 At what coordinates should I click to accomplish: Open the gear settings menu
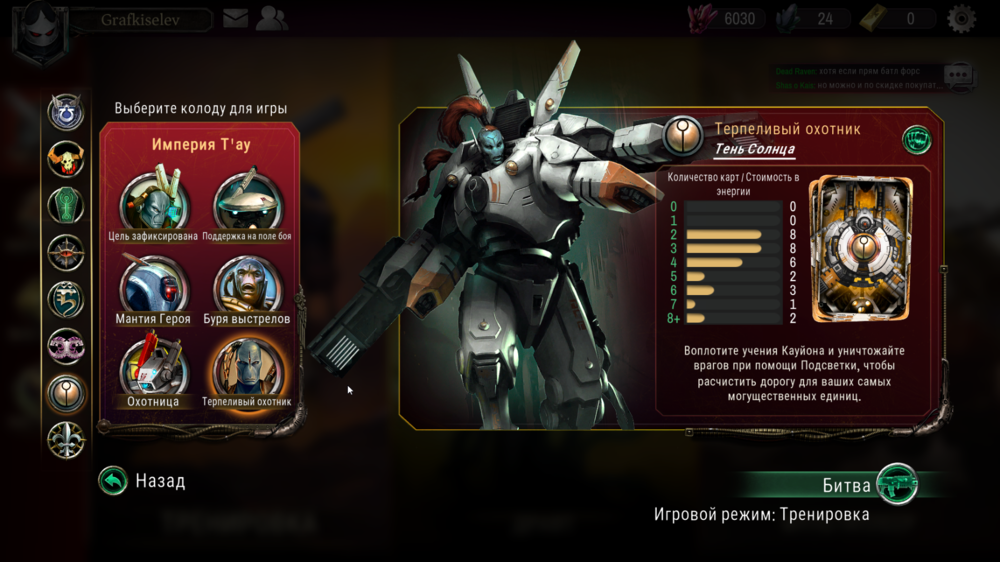[961, 18]
